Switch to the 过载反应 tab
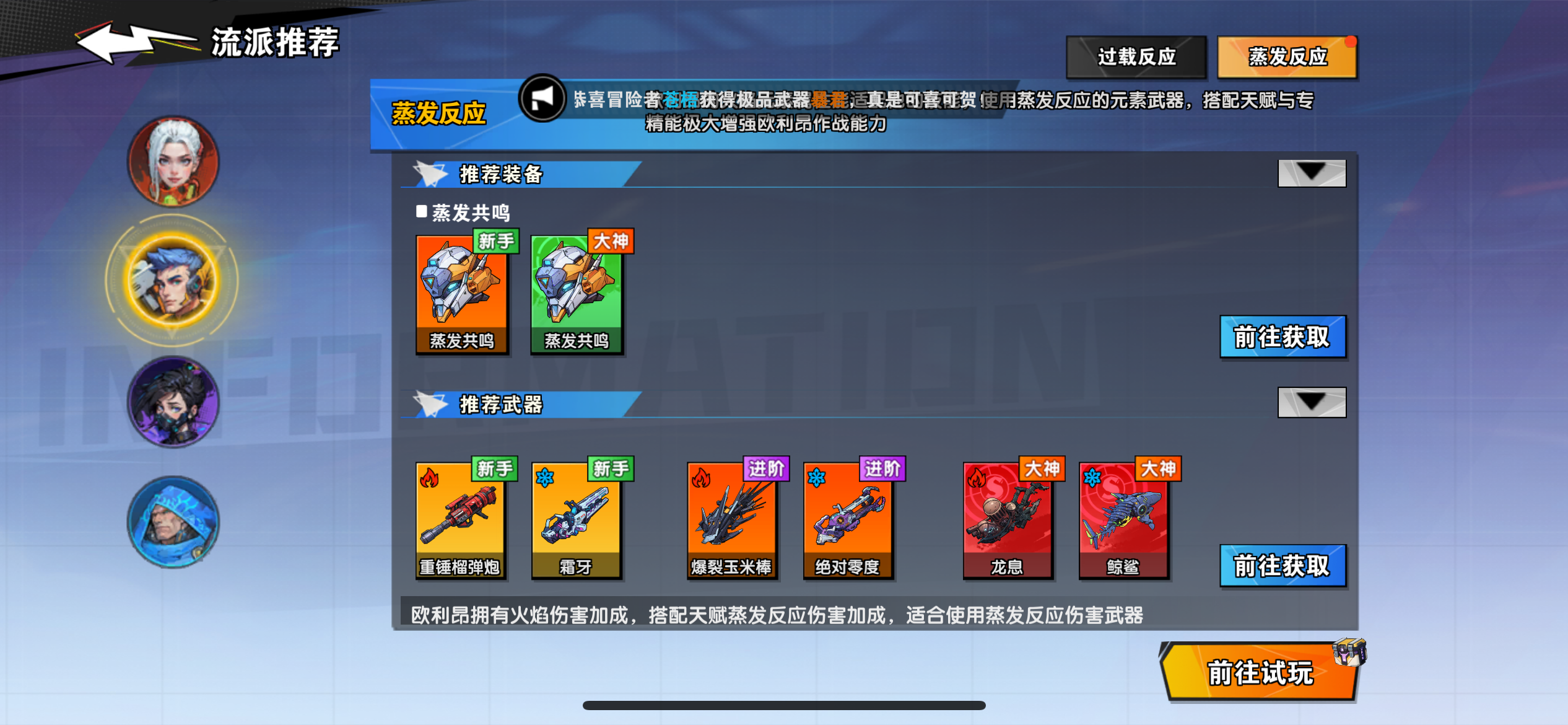 (1136, 56)
